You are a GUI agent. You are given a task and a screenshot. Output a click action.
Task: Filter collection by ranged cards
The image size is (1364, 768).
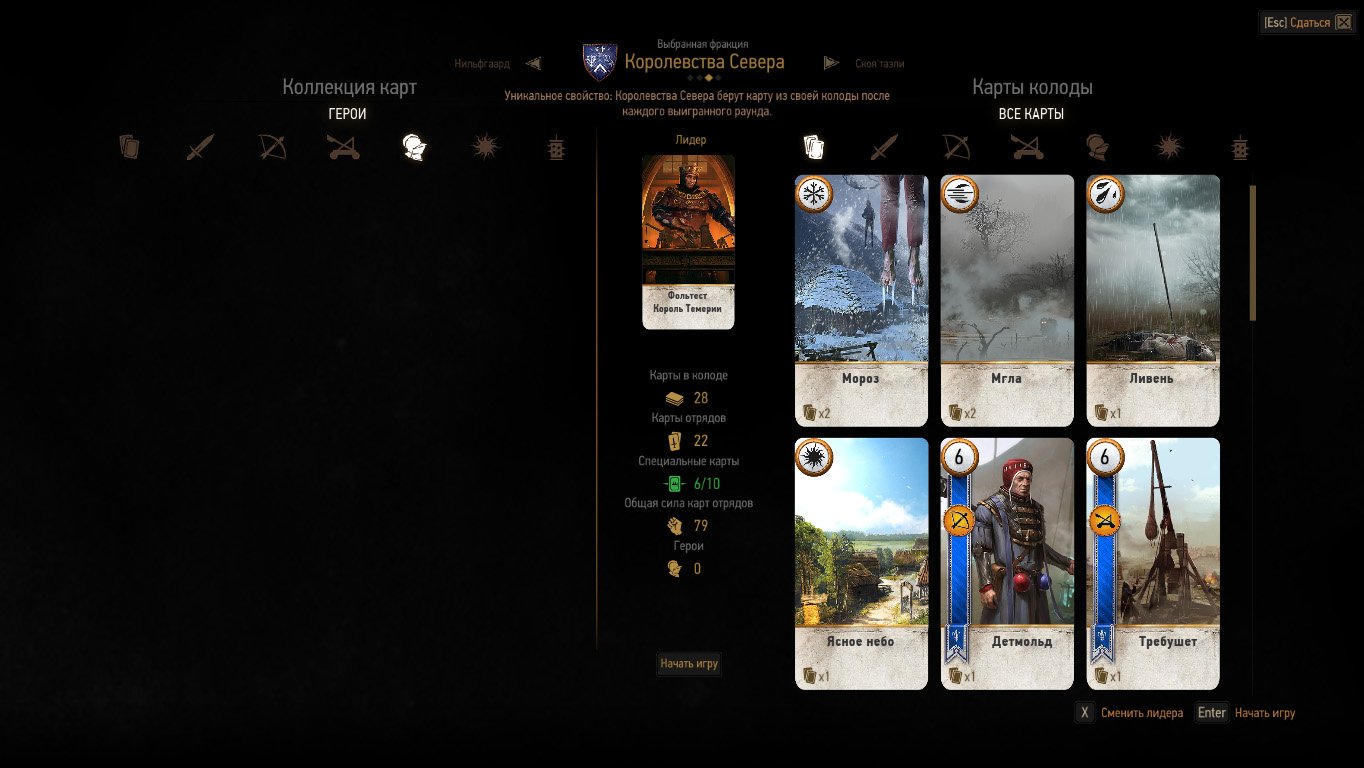(x=272, y=146)
